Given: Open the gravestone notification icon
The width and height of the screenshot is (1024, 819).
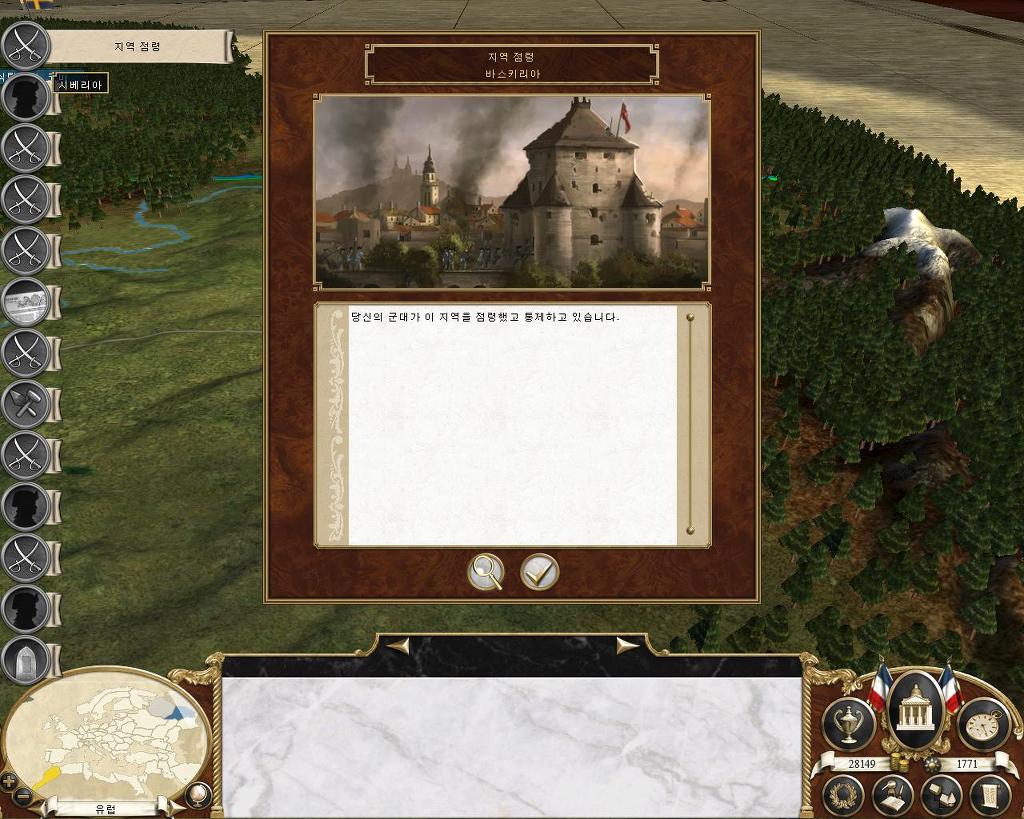Looking at the screenshot, I should pos(26,660).
